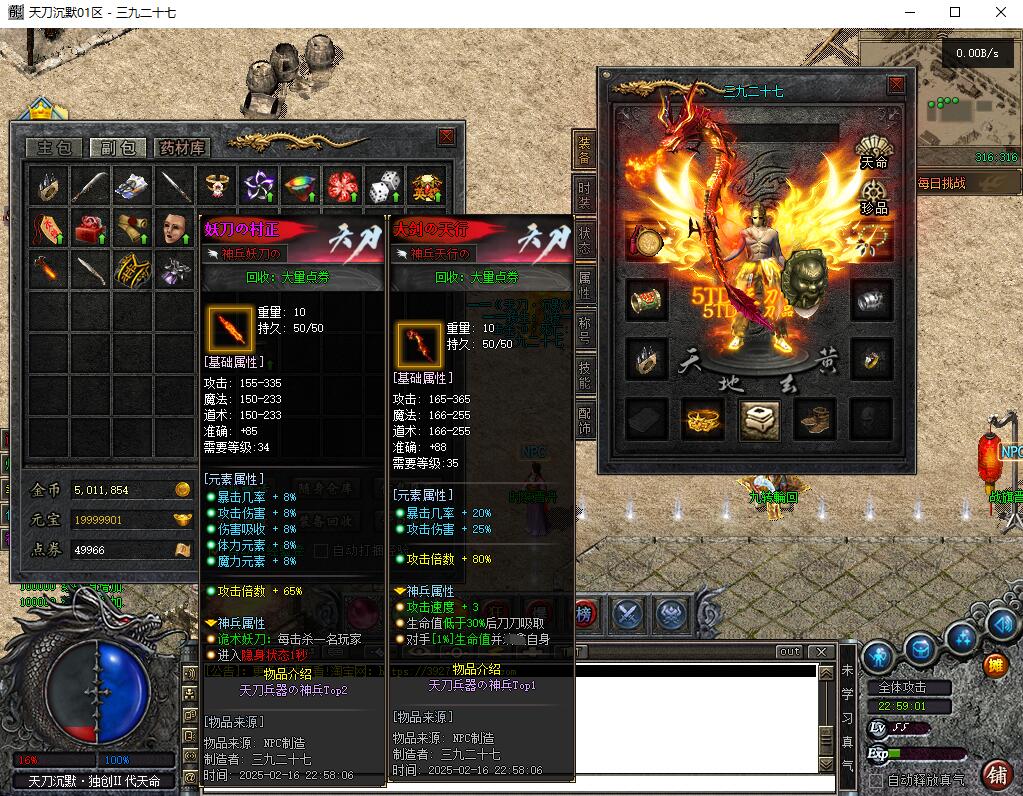Image resolution: width=1023 pixels, height=796 pixels.
Task: Select the rainbow gem bowl item
Action: [300, 186]
